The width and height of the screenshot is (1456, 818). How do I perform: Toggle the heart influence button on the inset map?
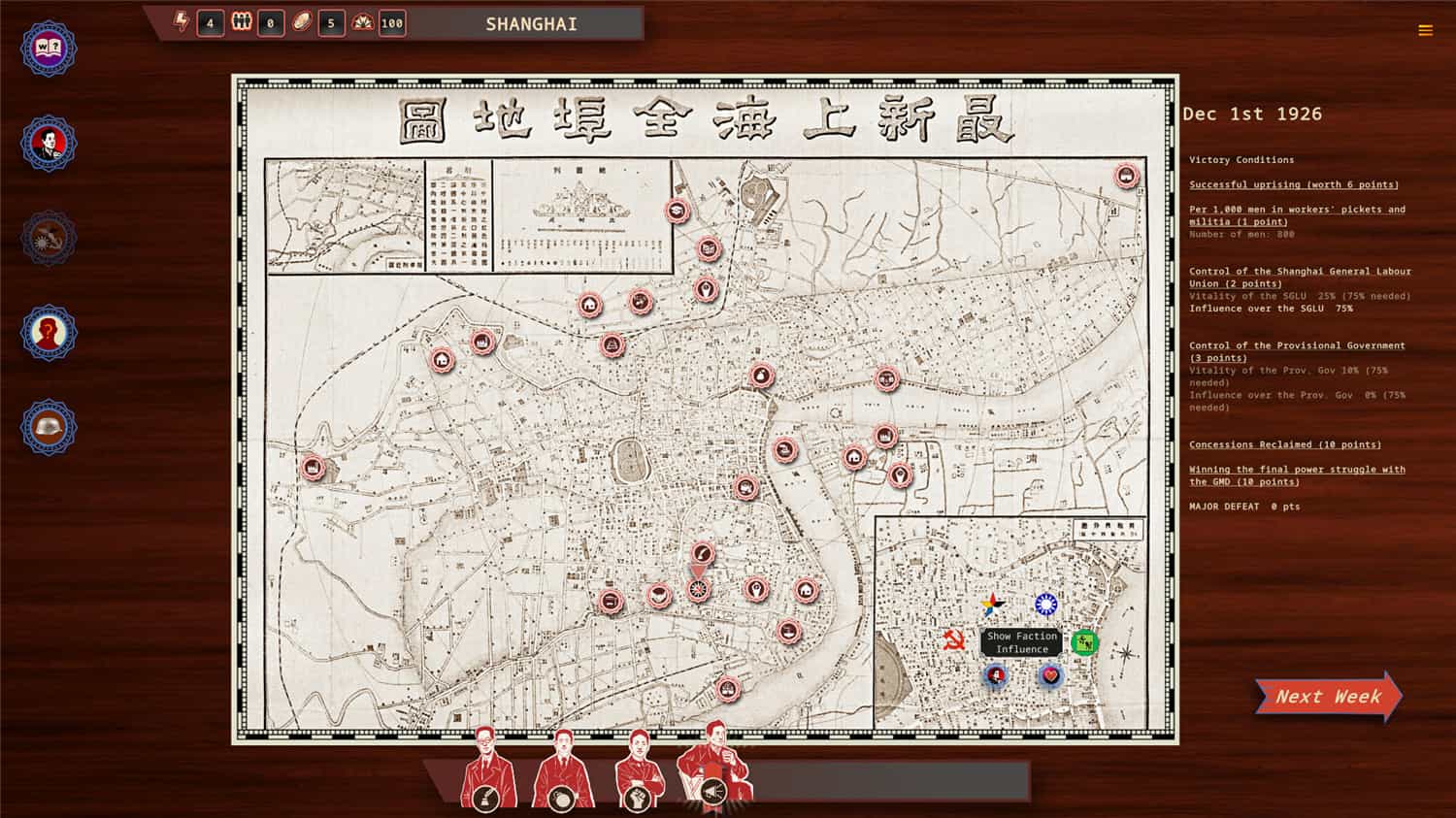[x=1051, y=676]
